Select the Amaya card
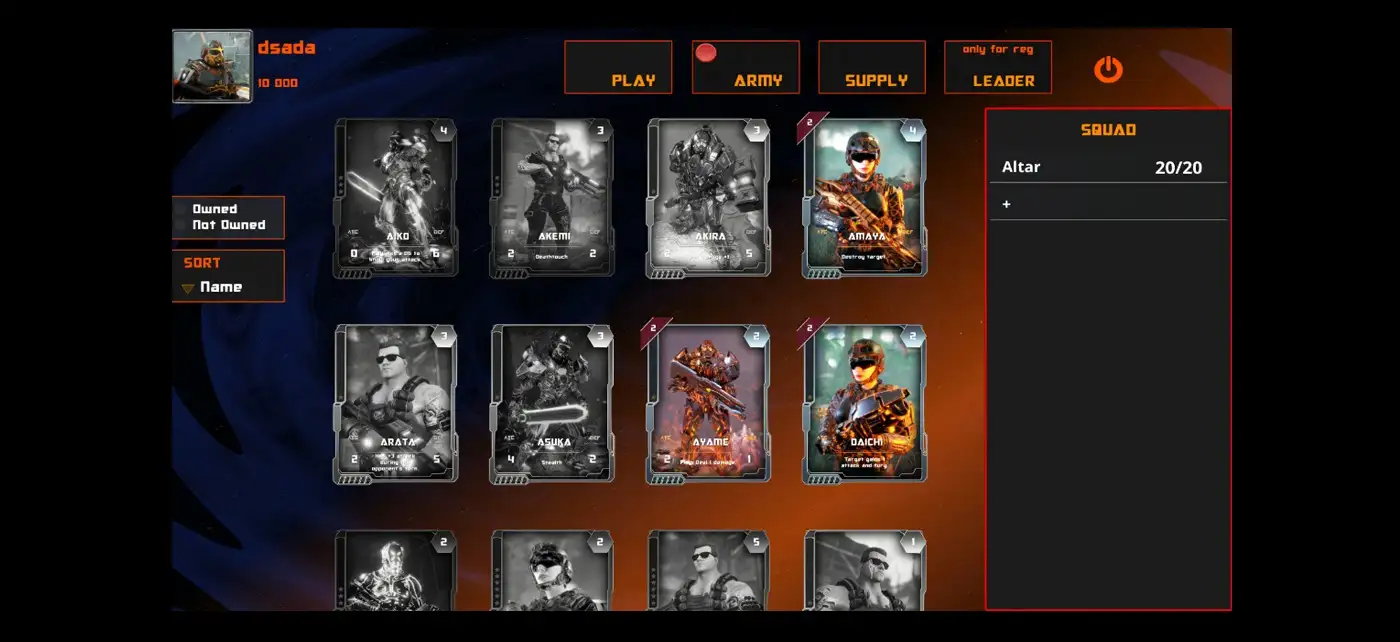Screen dimensions: 1400x642 pos(865,197)
